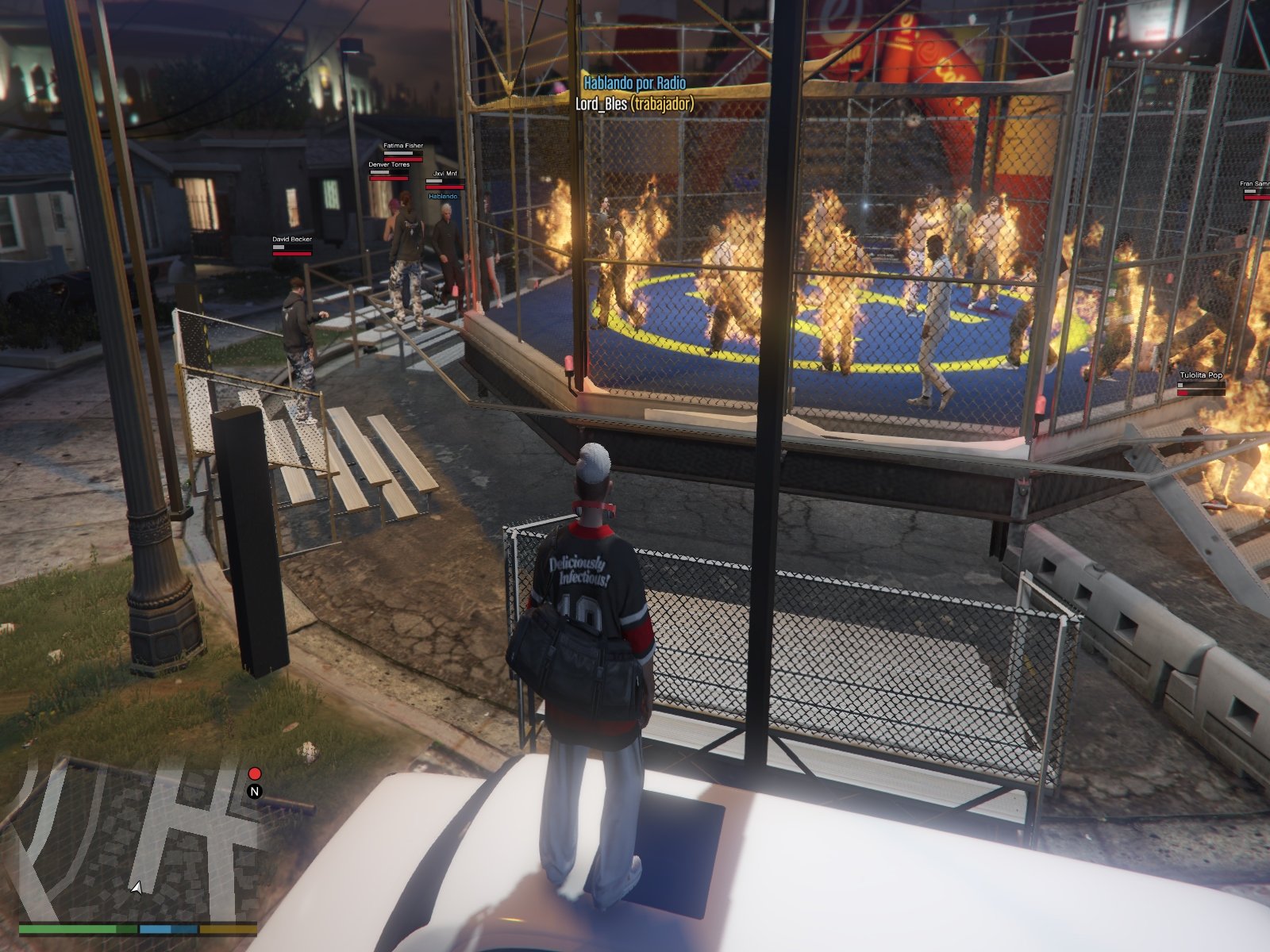Select the red blip on the minimap
The image size is (1270, 952).
pyautogui.click(x=255, y=773)
